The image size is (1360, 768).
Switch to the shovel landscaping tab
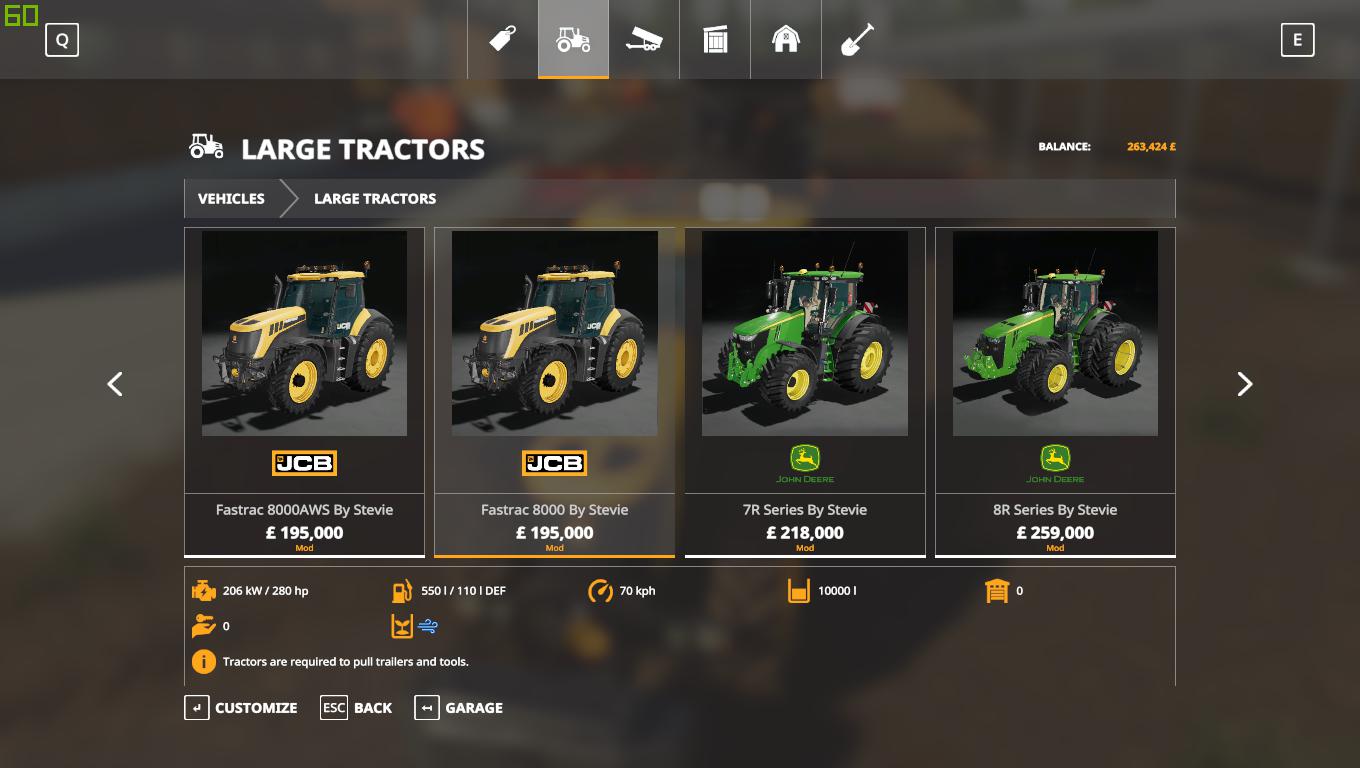[x=857, y=39]
